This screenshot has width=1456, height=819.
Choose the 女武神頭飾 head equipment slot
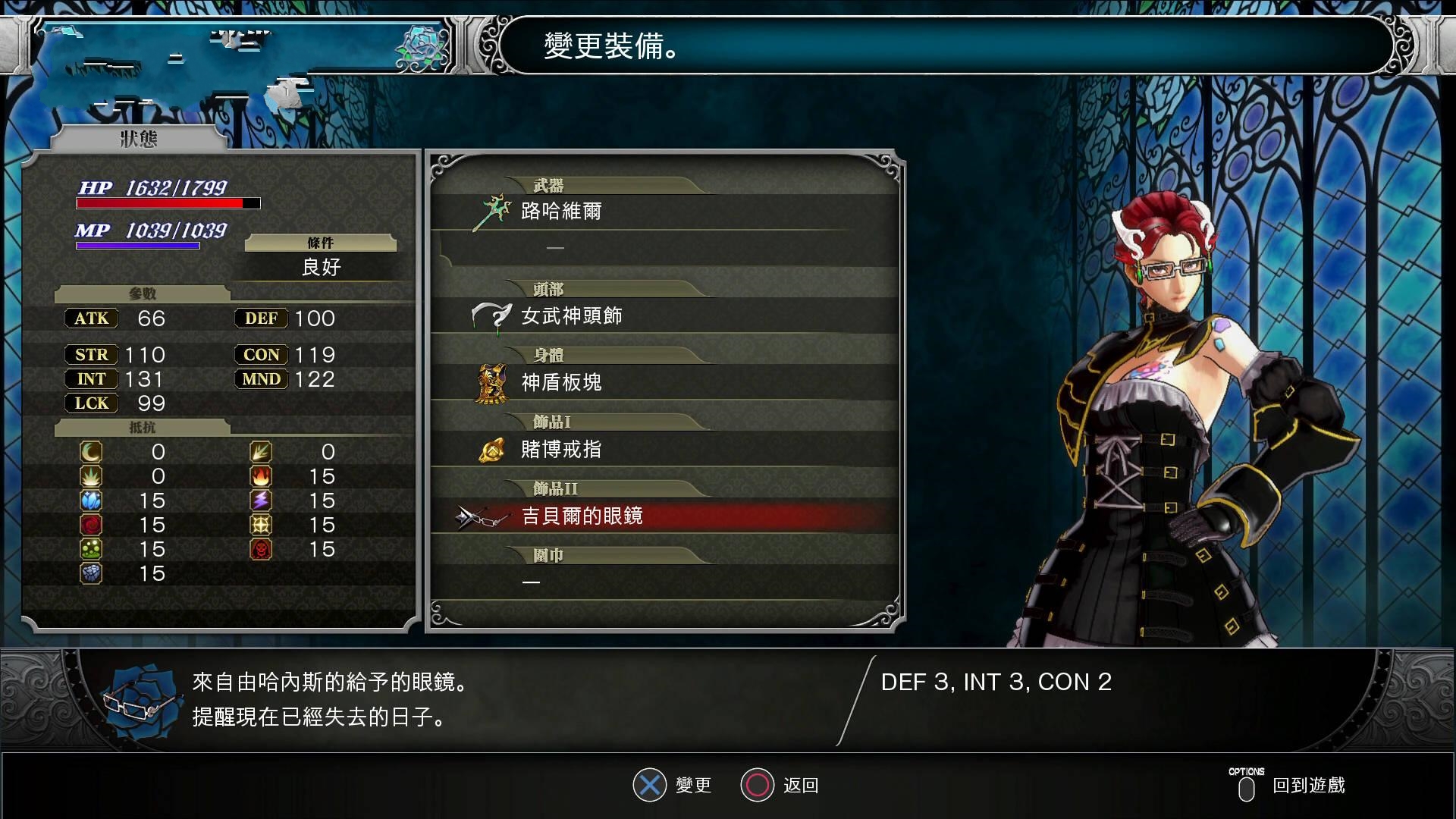coord(572,316)
